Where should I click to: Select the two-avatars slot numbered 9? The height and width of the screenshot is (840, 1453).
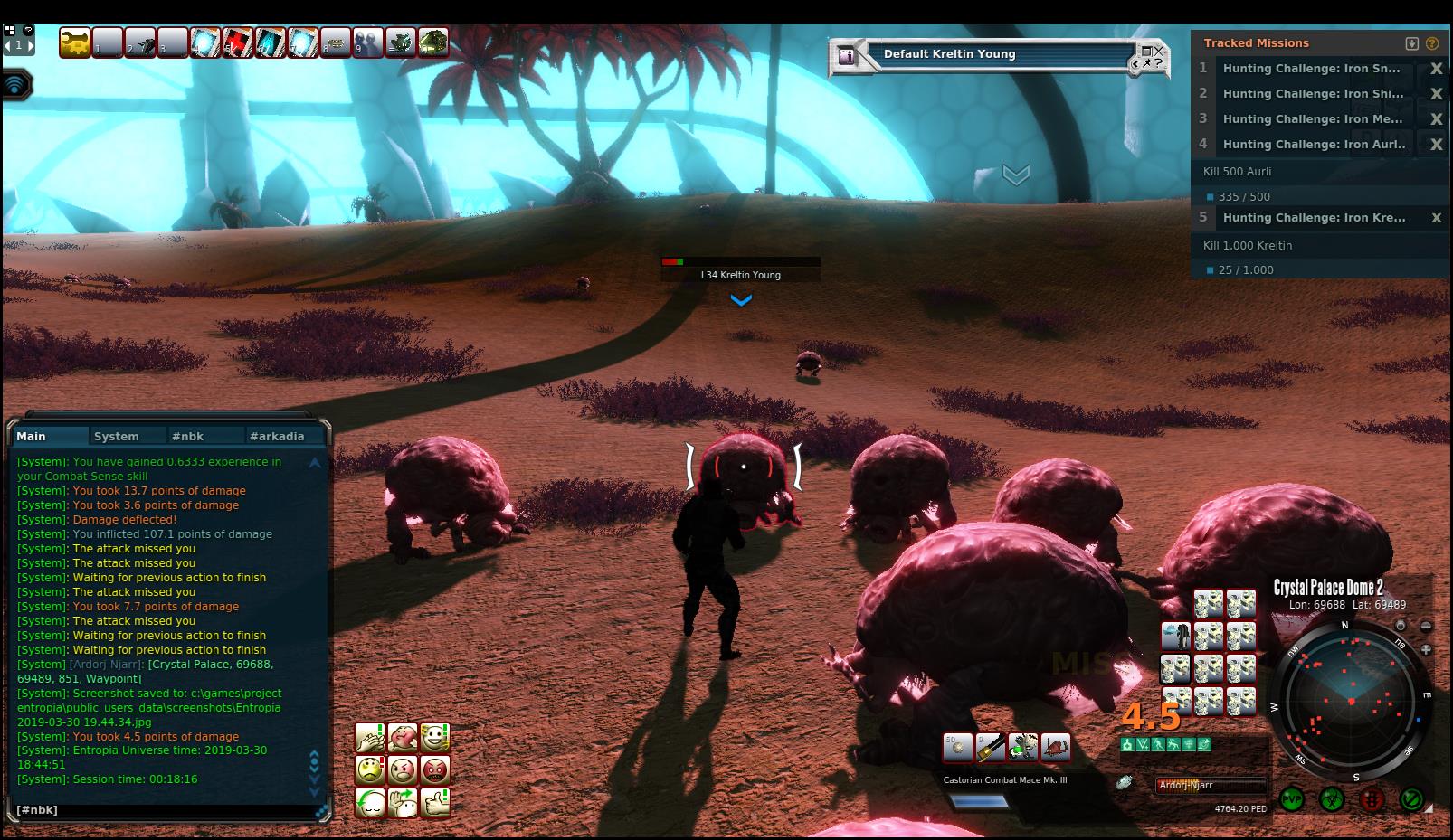(x=368, y=42)
